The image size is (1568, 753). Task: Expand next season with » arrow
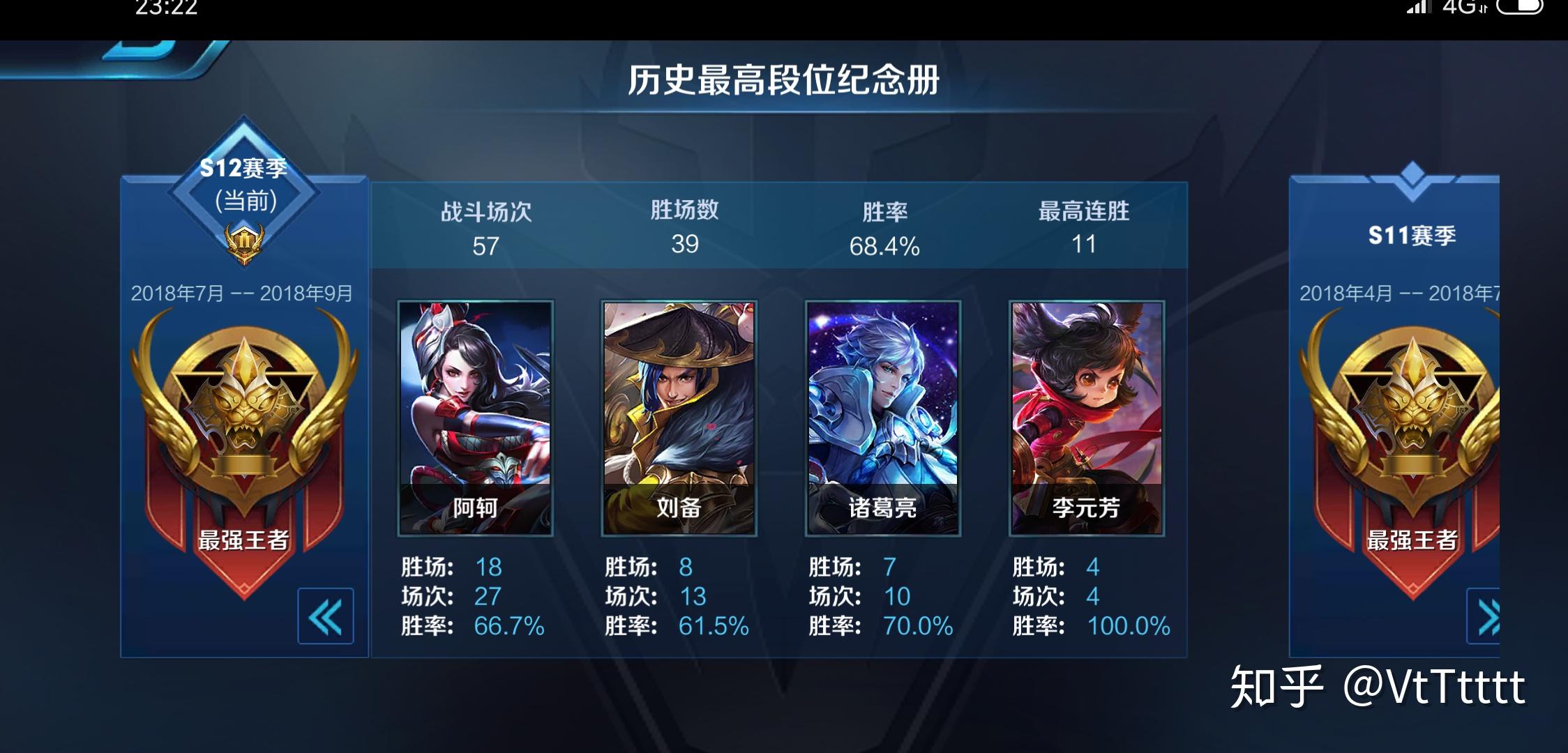pyautogui.click(x=1490, y=616)
